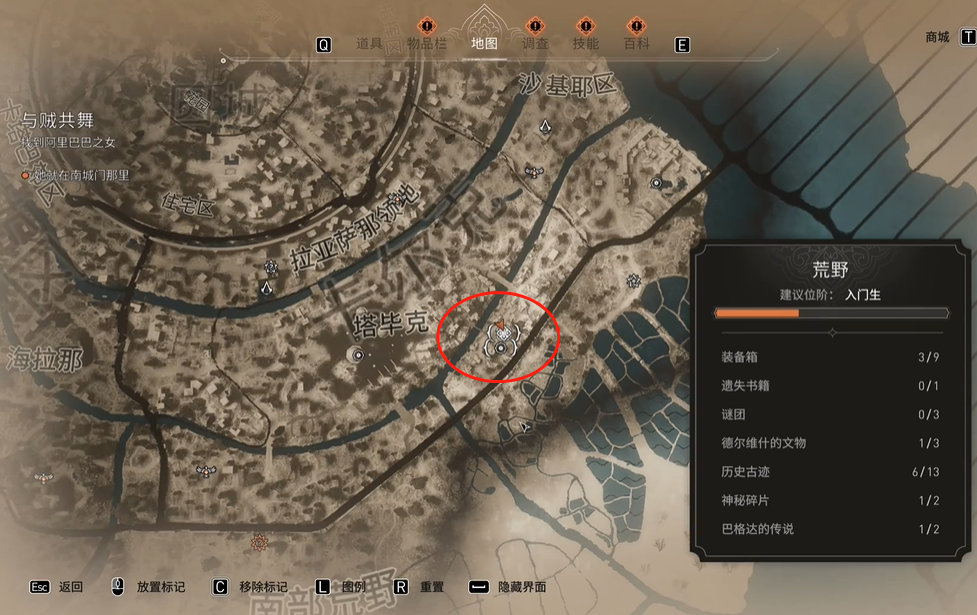977x615 pixels.
Task: Pick the viewpoint marker below 沙基耶区 label
Action: (546, 126)
